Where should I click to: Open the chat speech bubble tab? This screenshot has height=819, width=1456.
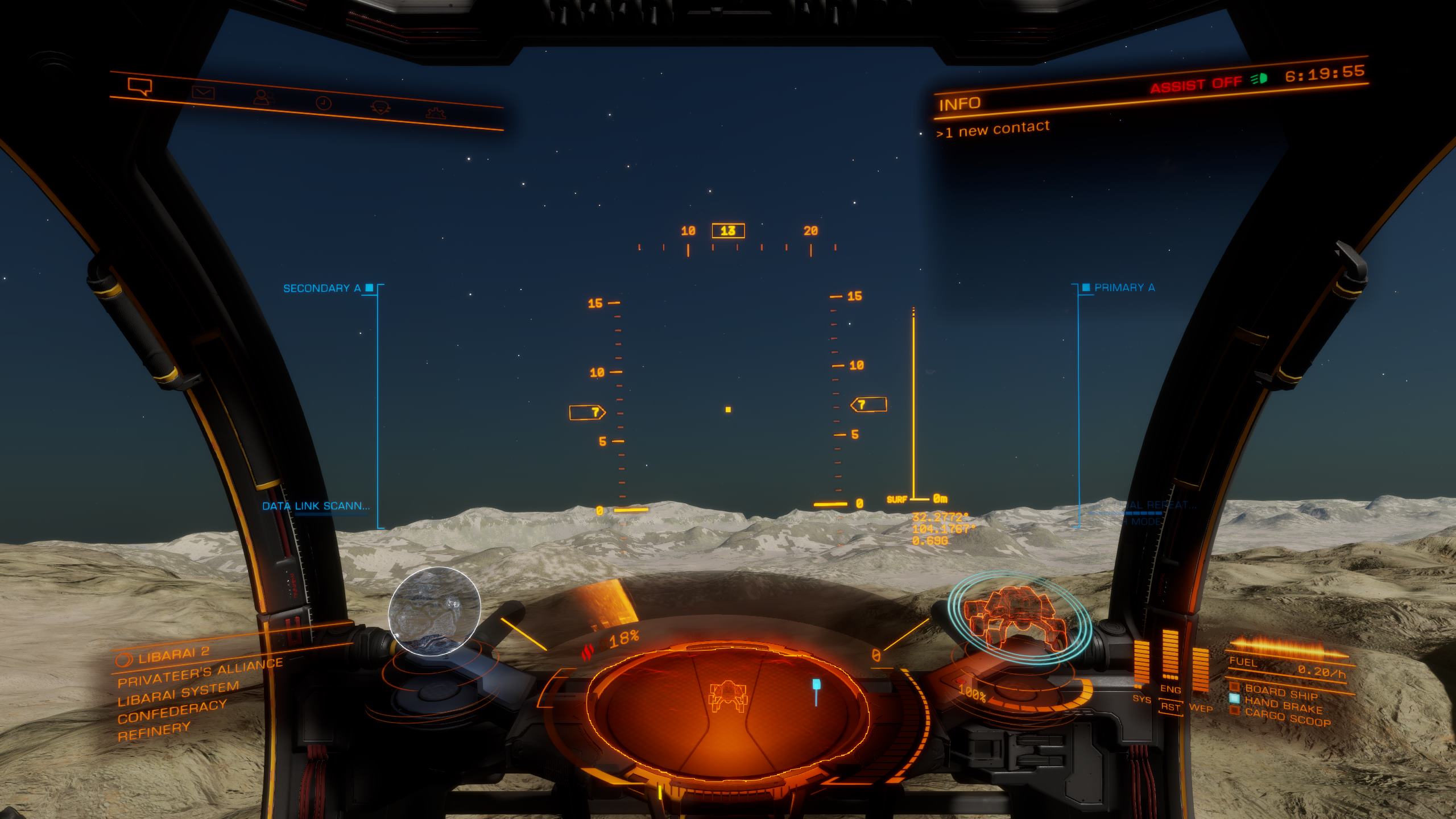point(140,87)
